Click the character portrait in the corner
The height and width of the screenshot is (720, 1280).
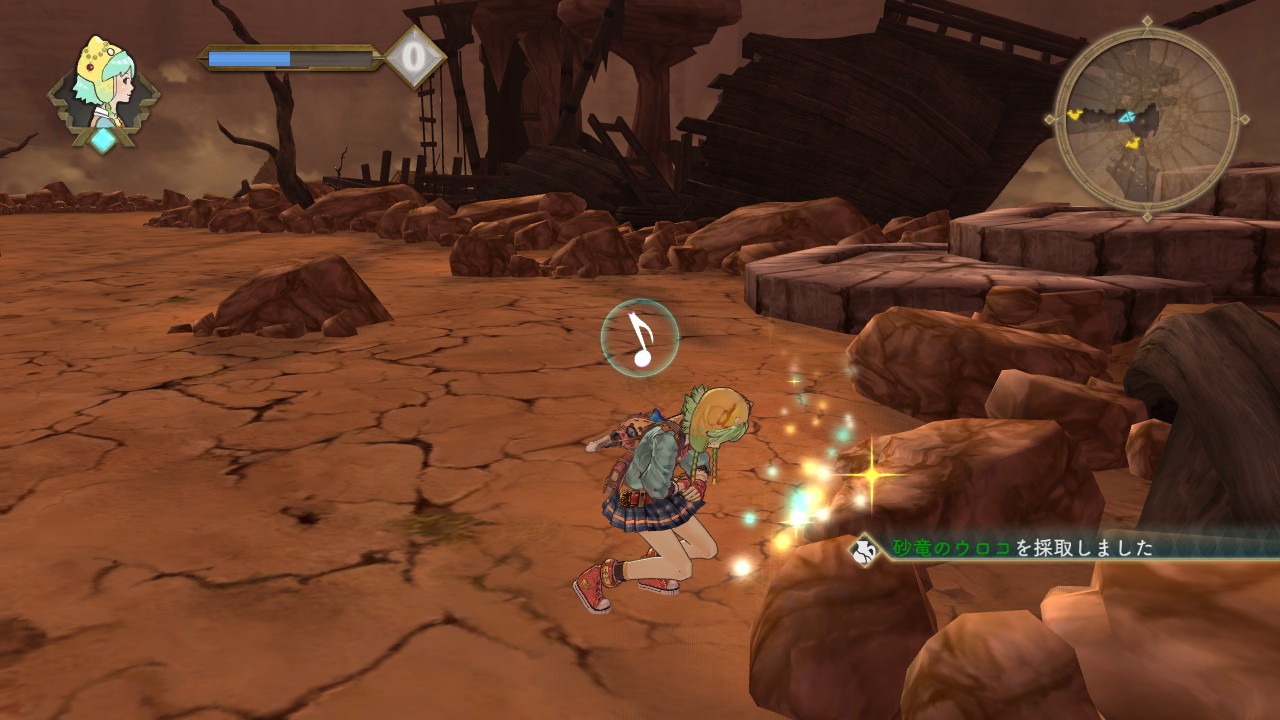coord(104,84)
